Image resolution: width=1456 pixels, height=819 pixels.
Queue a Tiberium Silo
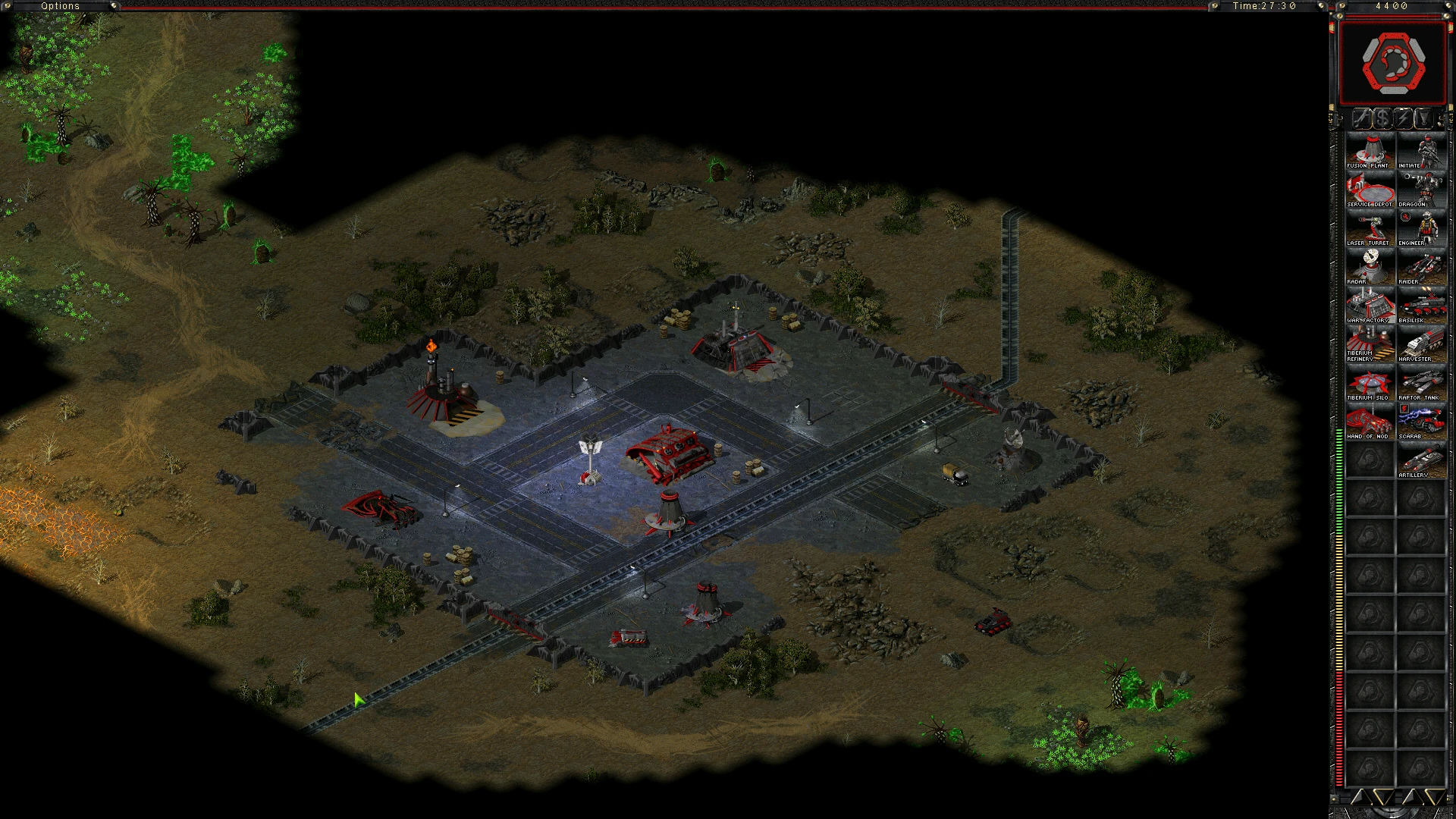point(1370,383)
